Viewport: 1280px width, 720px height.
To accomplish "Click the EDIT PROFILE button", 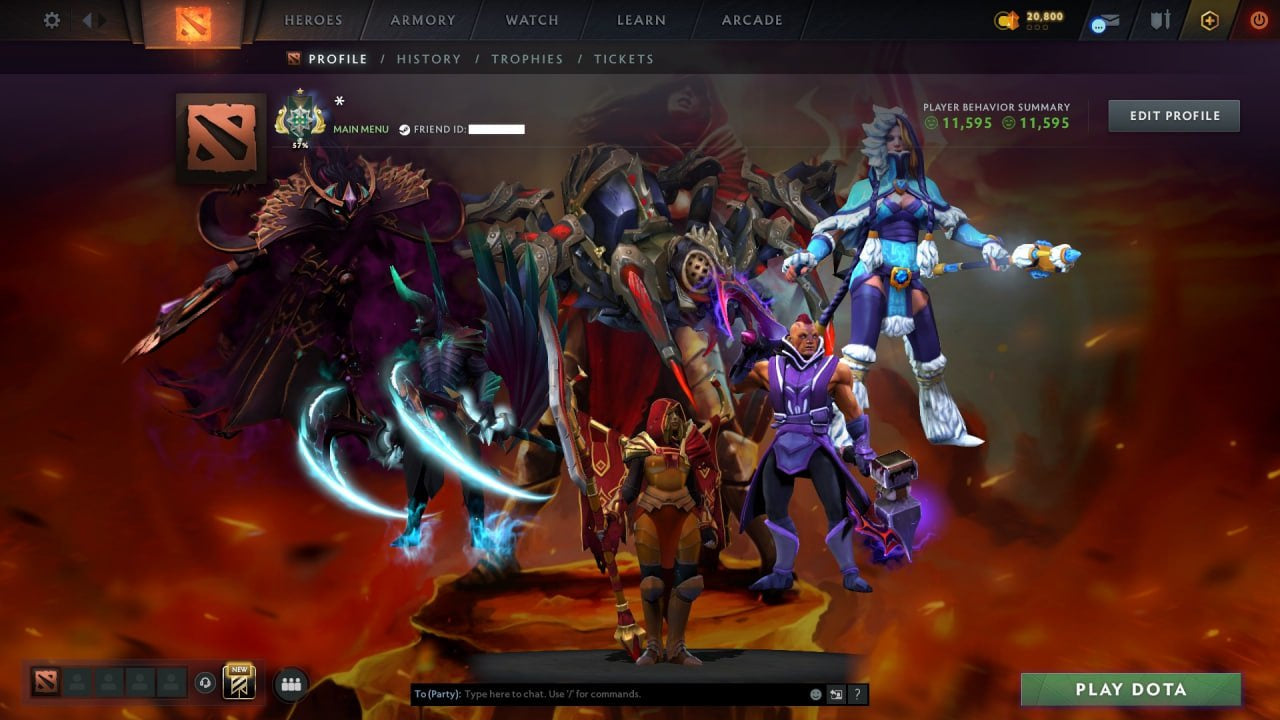I will click(x=1173, y=115).
